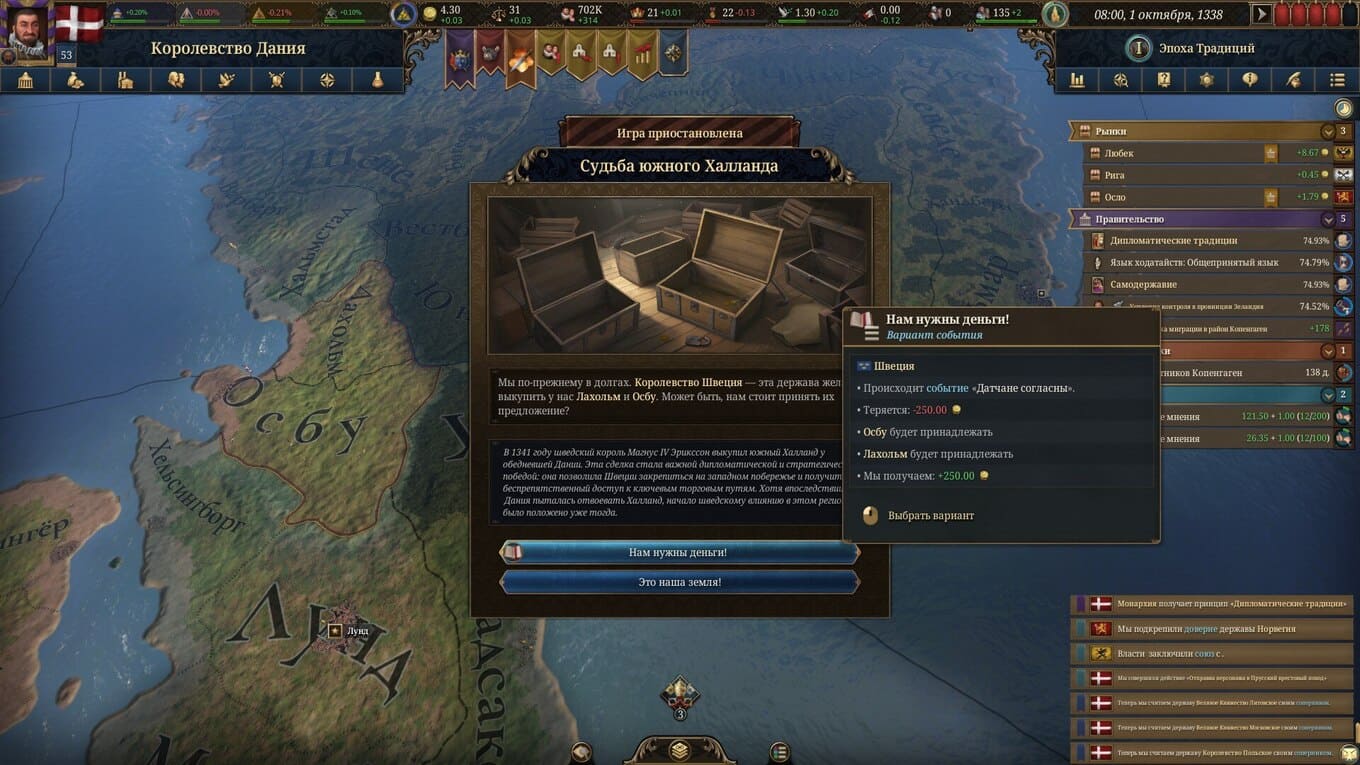The height and width of the screenshot is (765, 1360).
Task: Open the ruler portrait
Action: 26,28
